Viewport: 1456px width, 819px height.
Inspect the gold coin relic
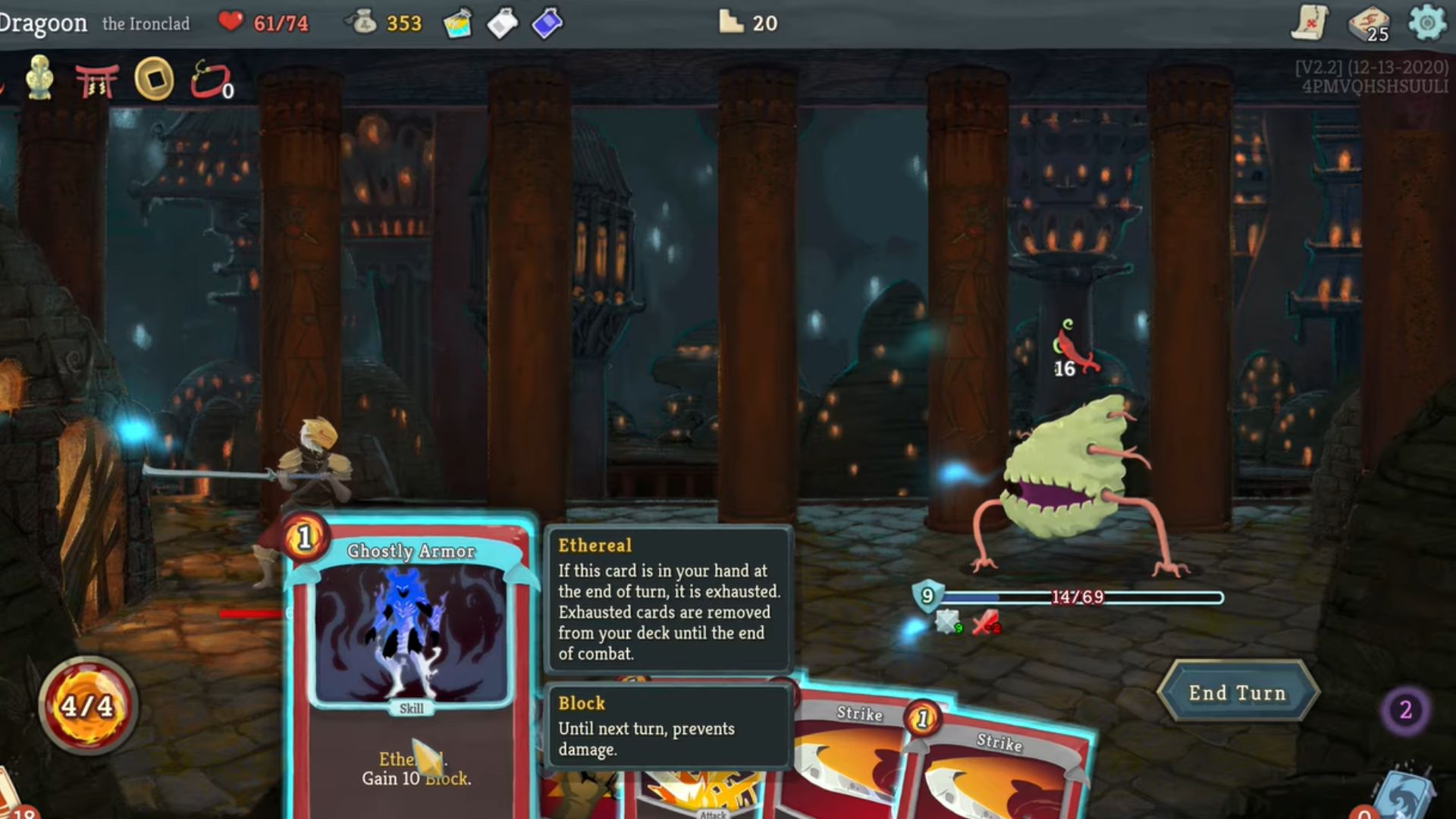point(154,78)
